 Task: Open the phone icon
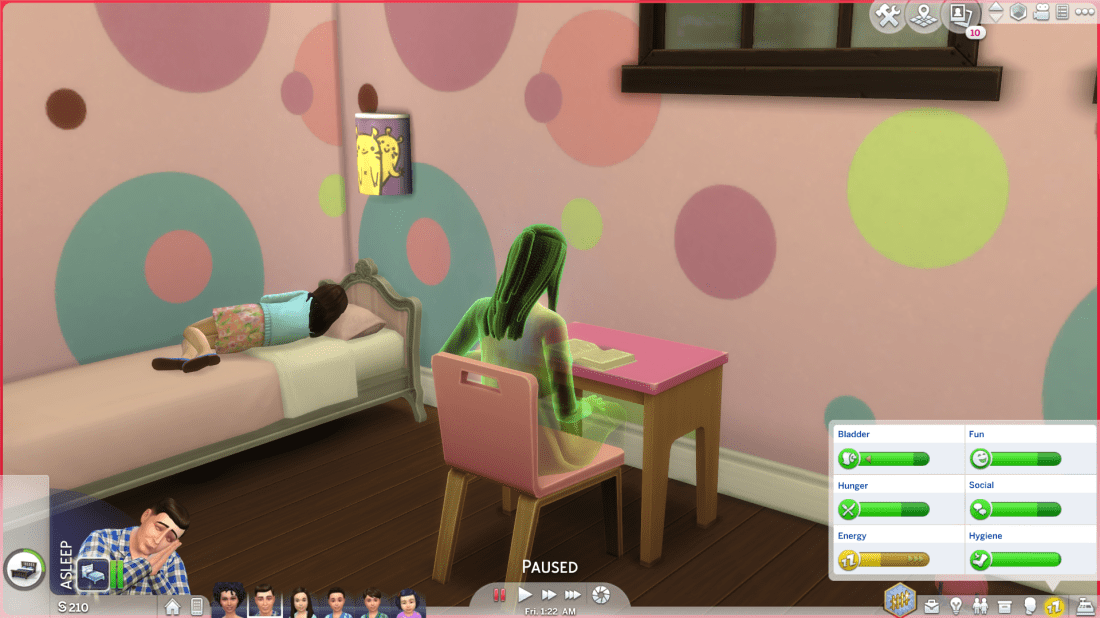coord(196,606)
